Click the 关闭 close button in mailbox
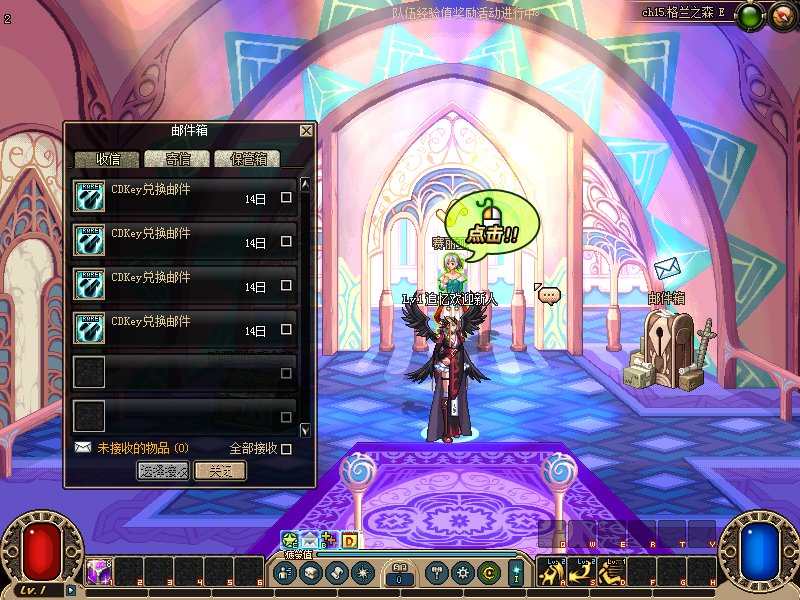Viewport: 800px width, 600px height. point(220,471)
